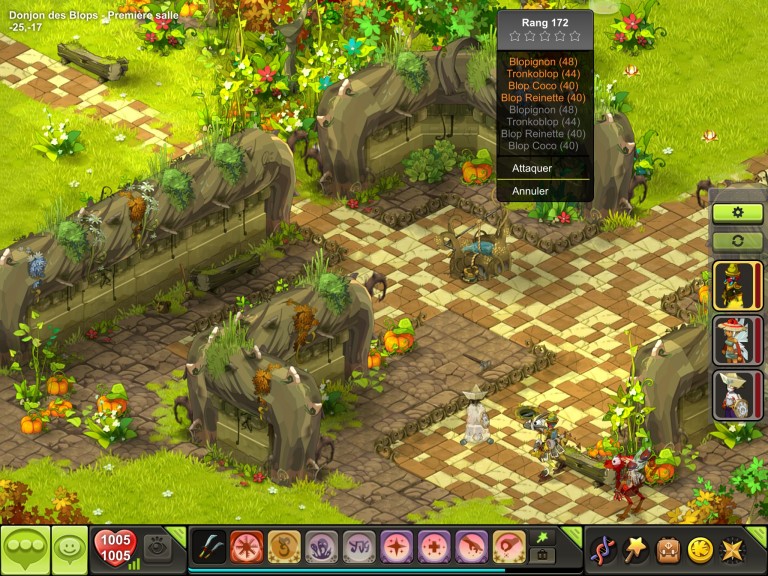Screen dimensions: 768x576
Task: Click the green refresh arrows button
Action: coord(738,240)
